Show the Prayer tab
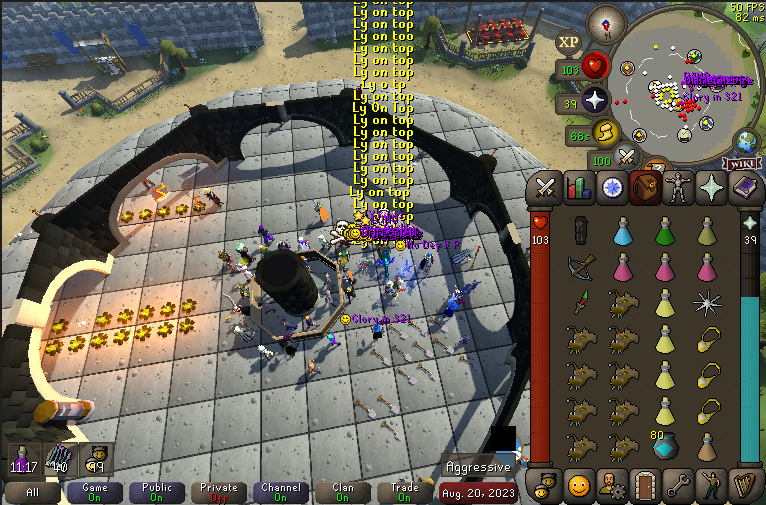This screenshot has width=766, height=505. click(x=712, y=187)
